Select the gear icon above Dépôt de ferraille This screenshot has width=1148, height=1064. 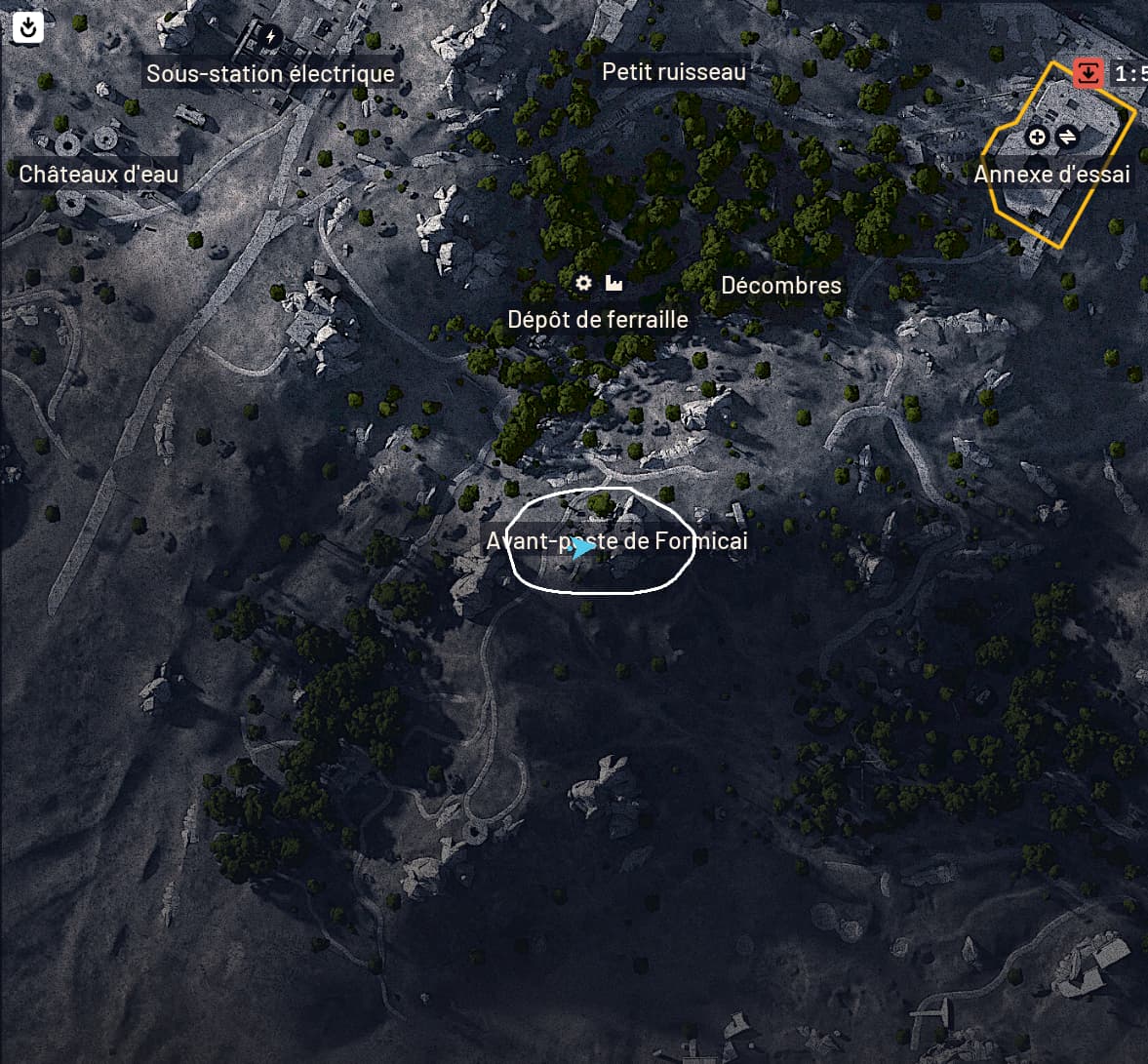click(x=583, y=283)
